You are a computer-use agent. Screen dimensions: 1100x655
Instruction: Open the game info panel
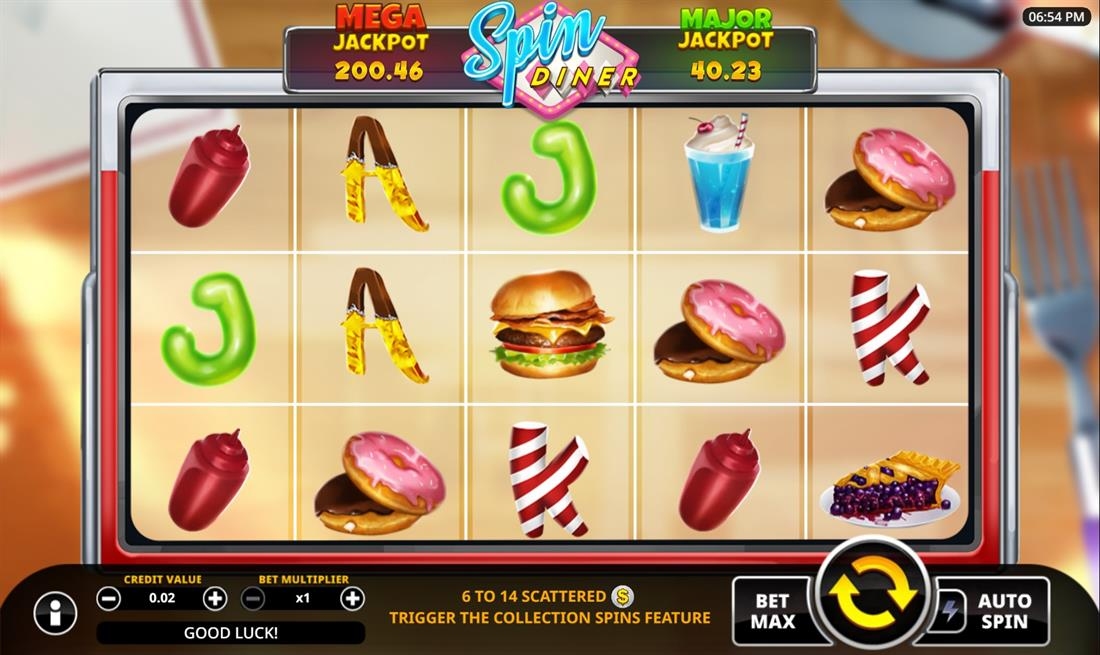click(55, 613)
